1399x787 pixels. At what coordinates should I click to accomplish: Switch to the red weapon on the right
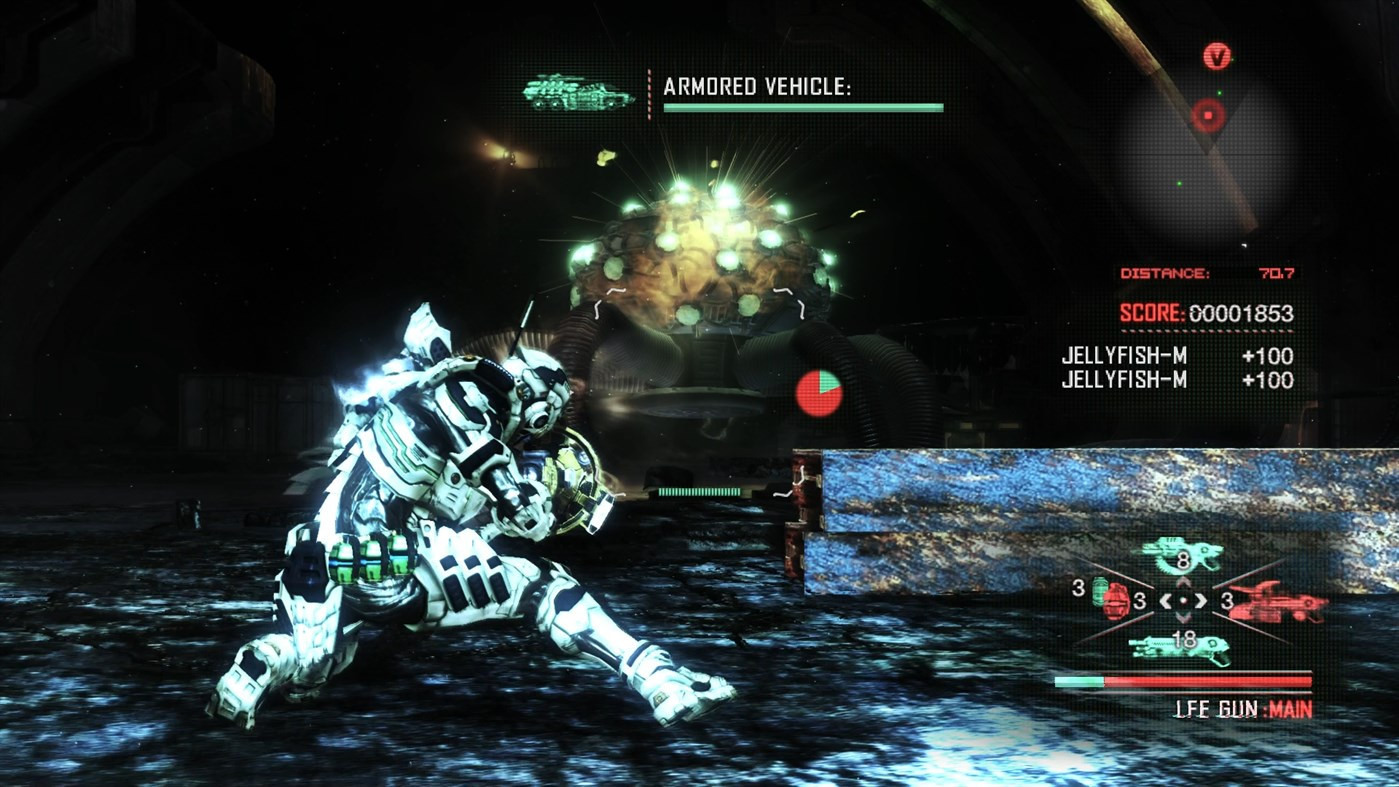coord(1278,601)
